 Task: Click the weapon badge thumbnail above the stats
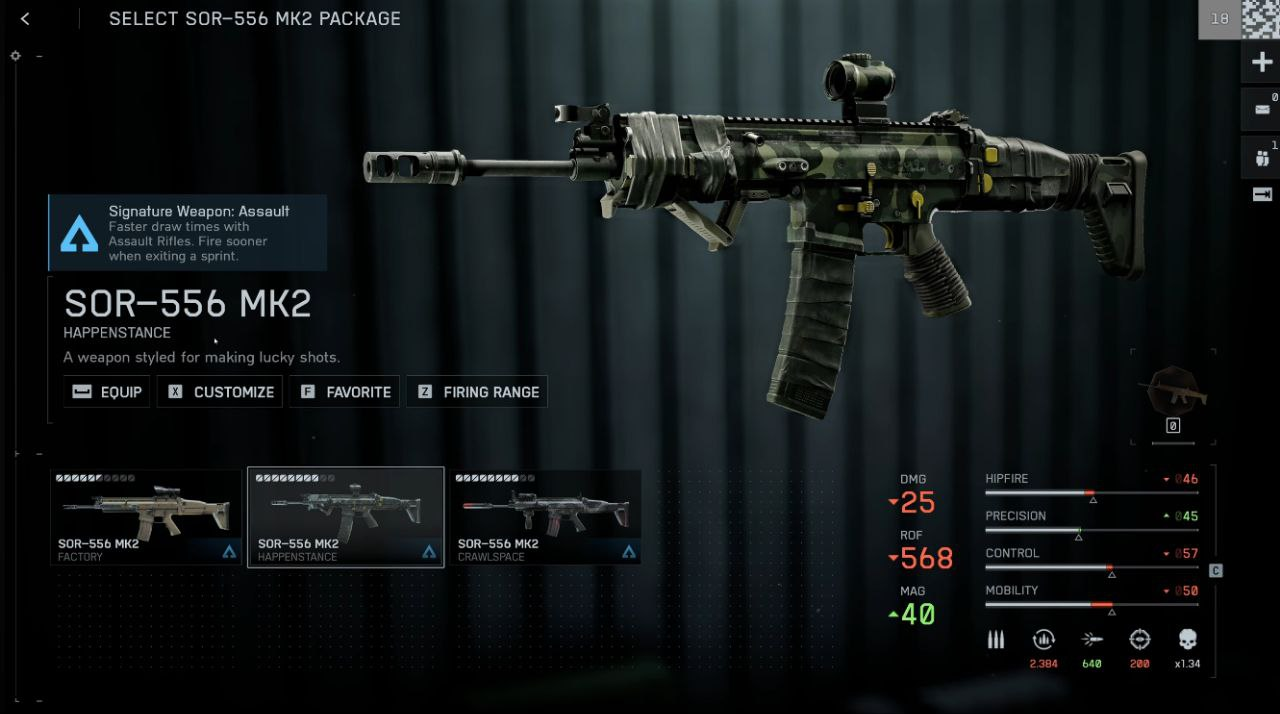1173,392
